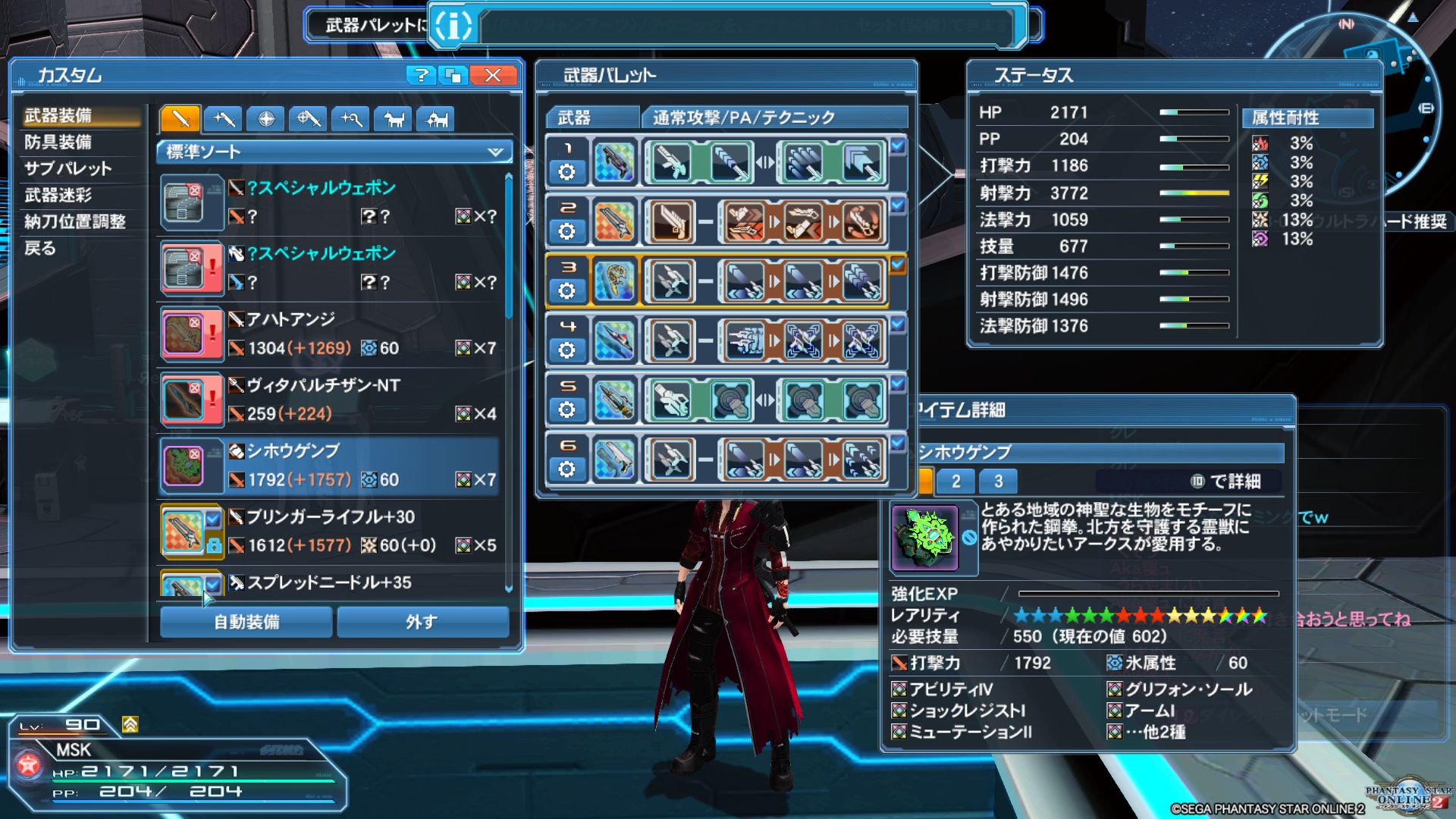
Task: Click the 外す unequip button
Action: [422, 622]
